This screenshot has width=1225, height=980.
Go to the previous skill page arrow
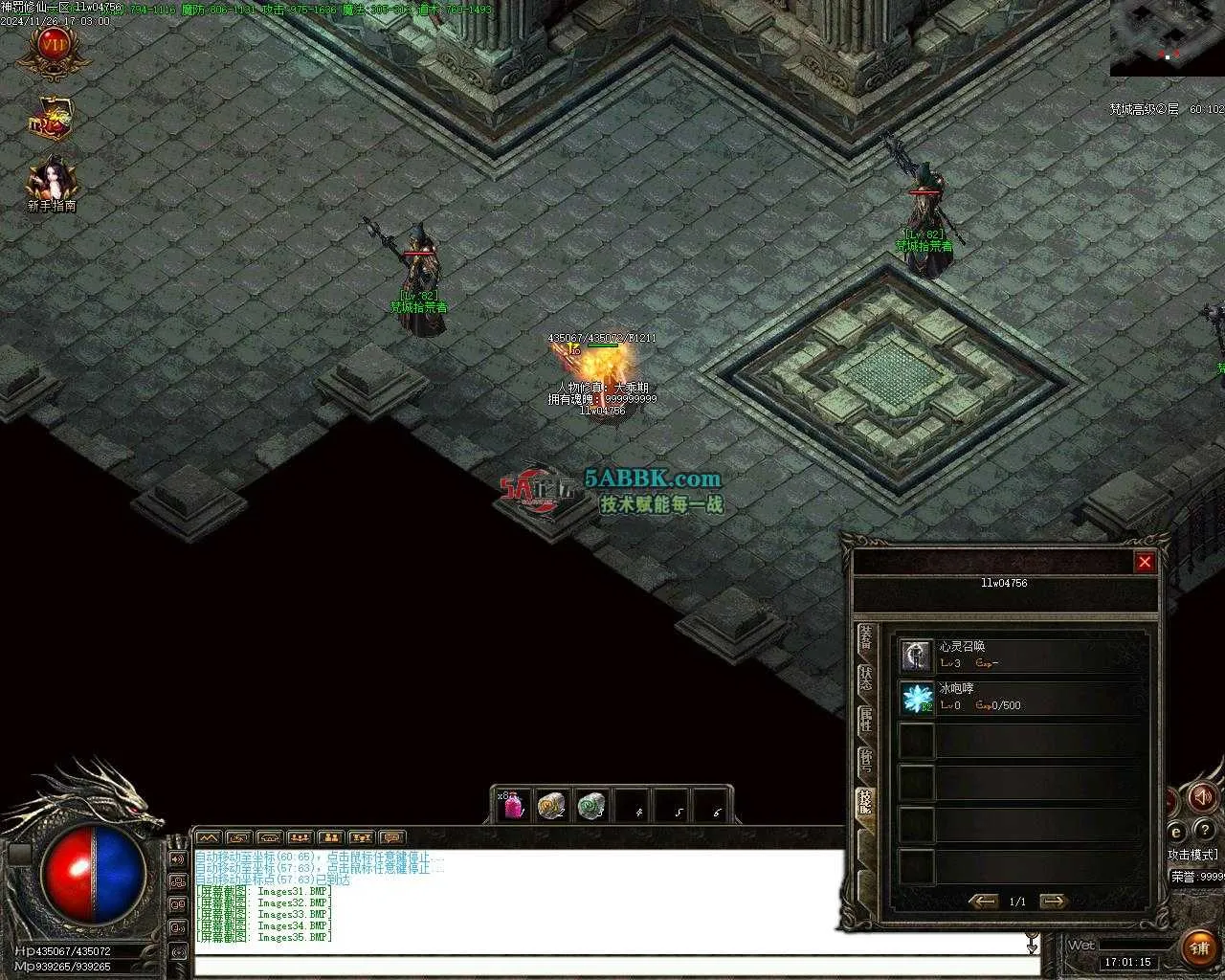click(983, 902)
